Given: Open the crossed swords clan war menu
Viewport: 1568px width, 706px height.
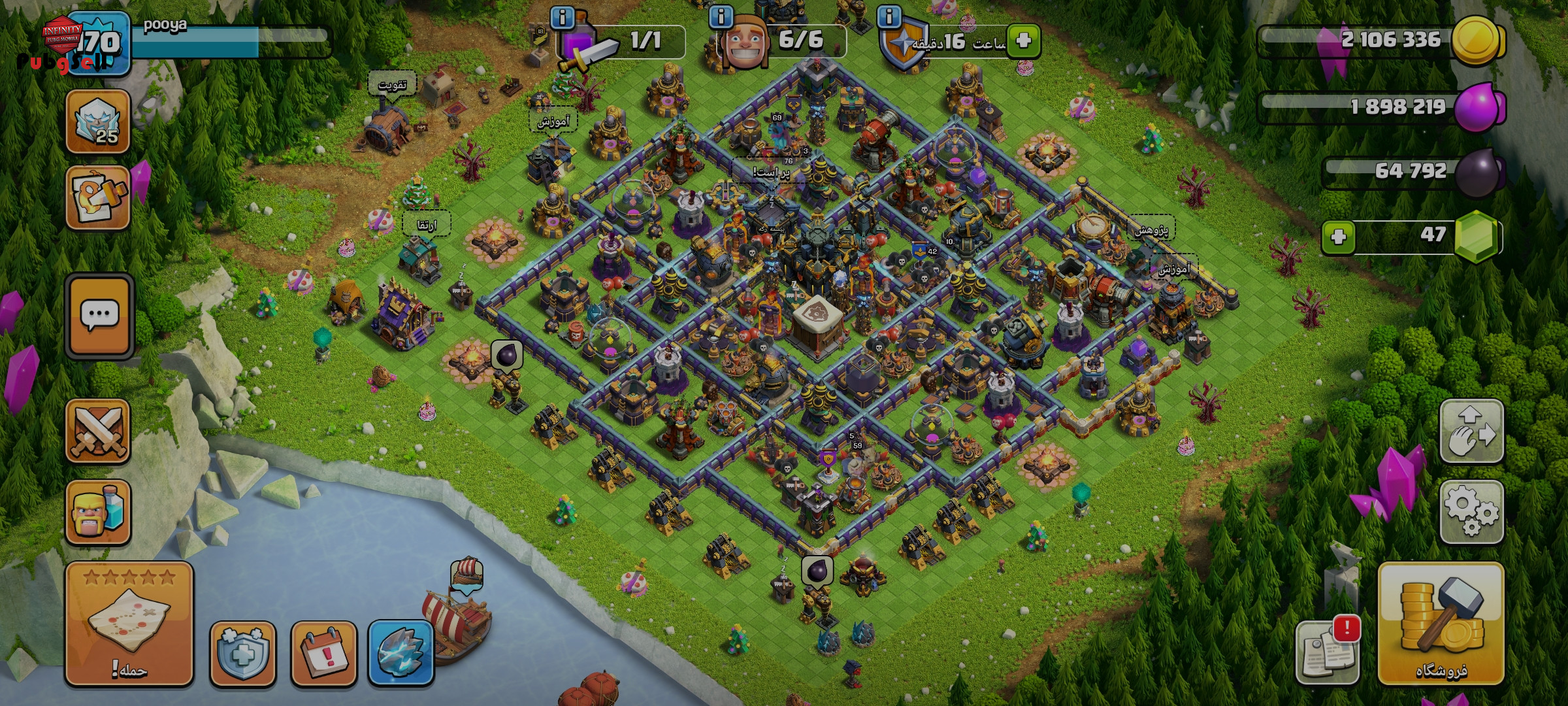Looking at the screenshot, I should pyautogui.click(x=98, y=431).
